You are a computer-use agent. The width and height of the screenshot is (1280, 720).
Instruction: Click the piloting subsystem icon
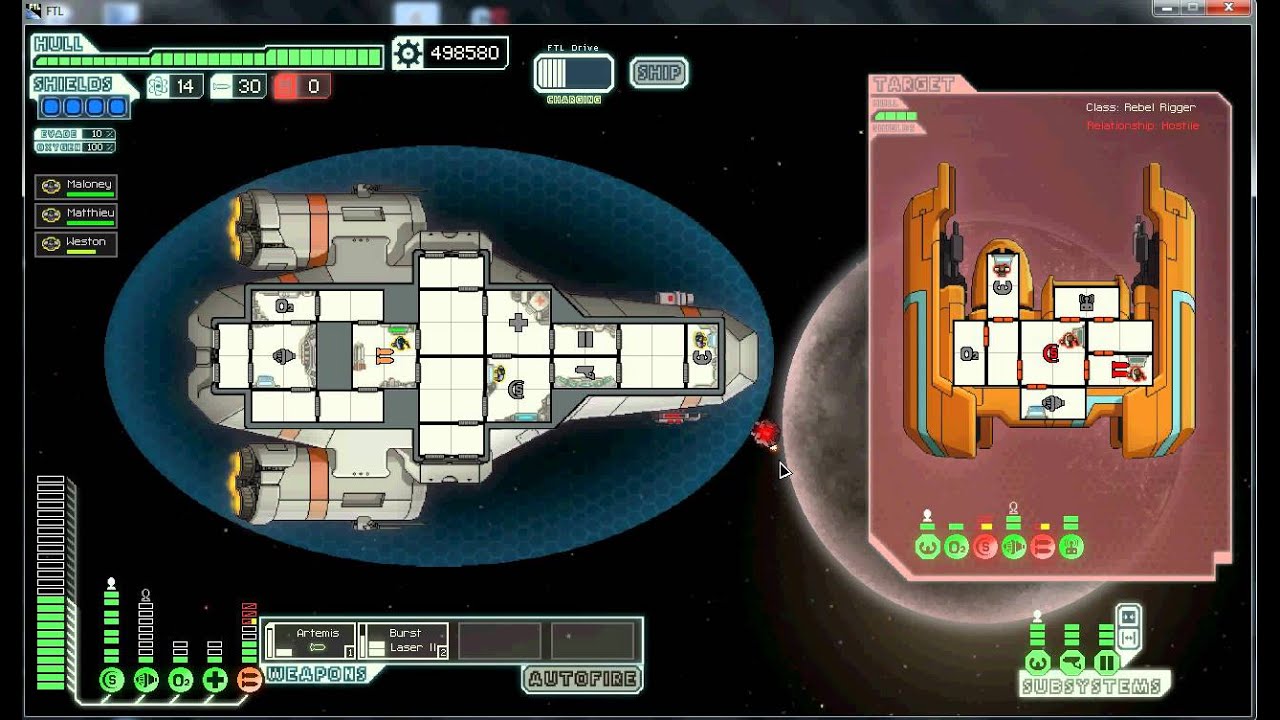coord(1037,662)
